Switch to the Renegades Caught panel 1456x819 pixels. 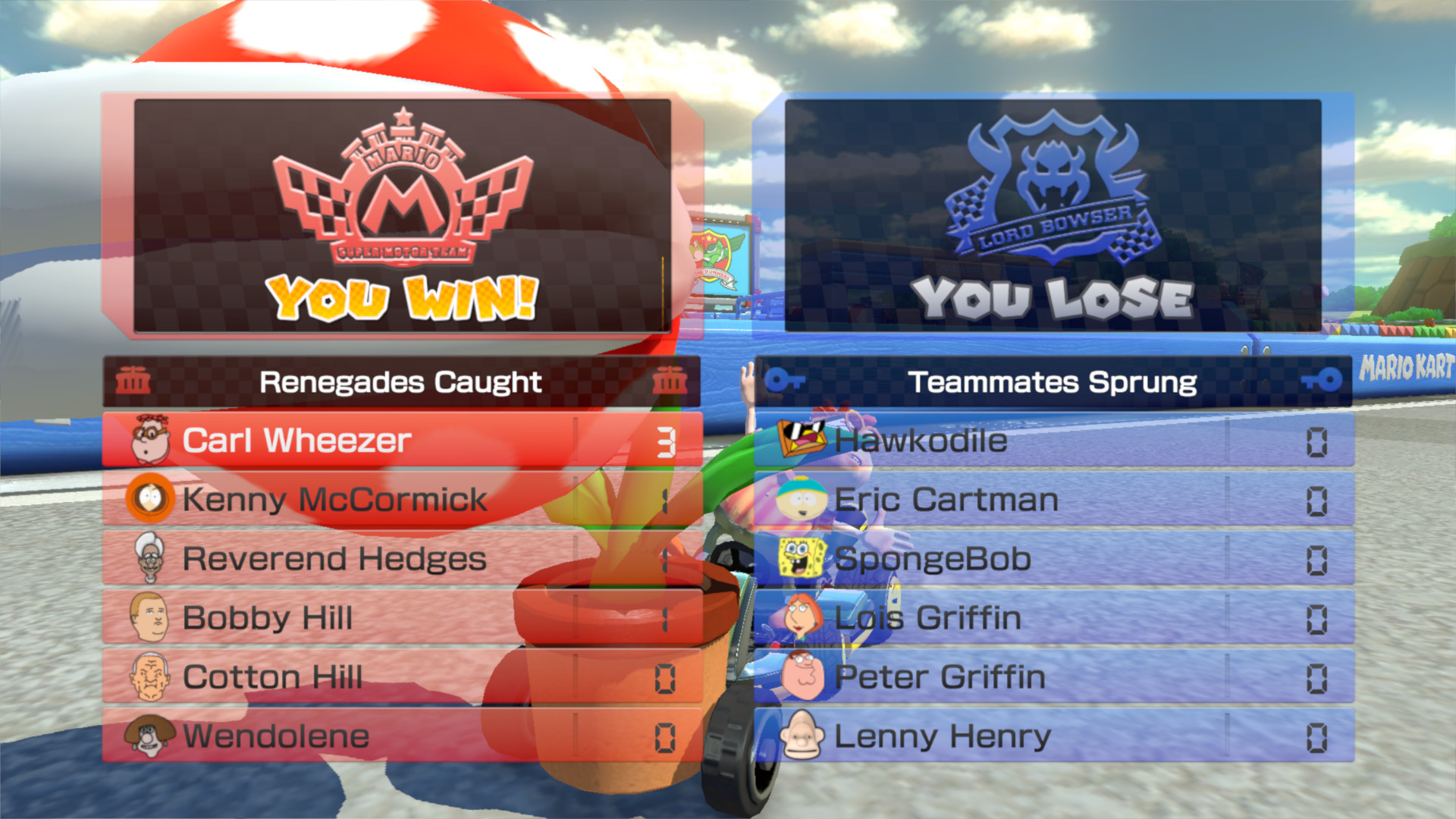(400, 381)
